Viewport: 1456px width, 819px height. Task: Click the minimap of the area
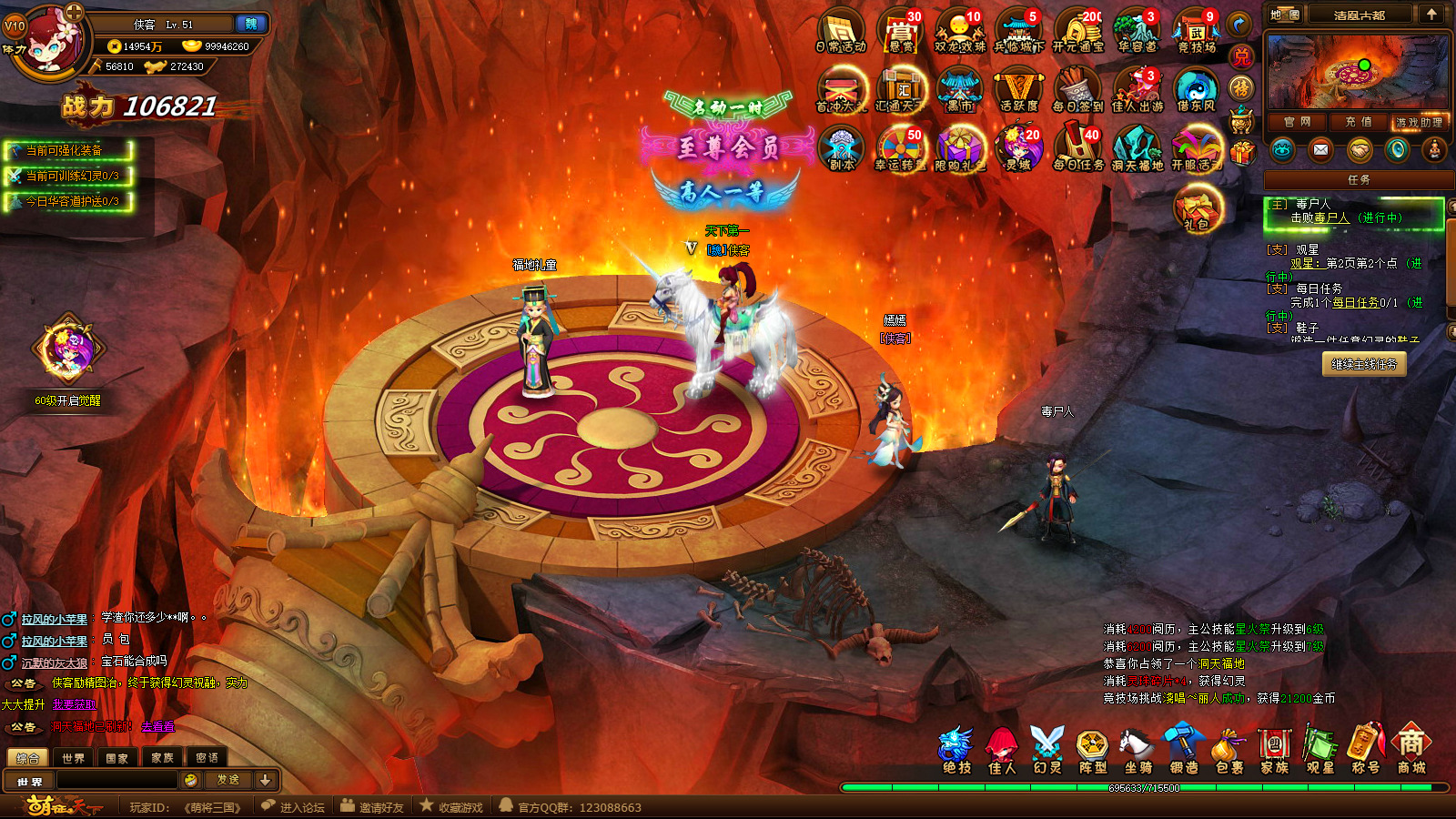coord(1357,72)
